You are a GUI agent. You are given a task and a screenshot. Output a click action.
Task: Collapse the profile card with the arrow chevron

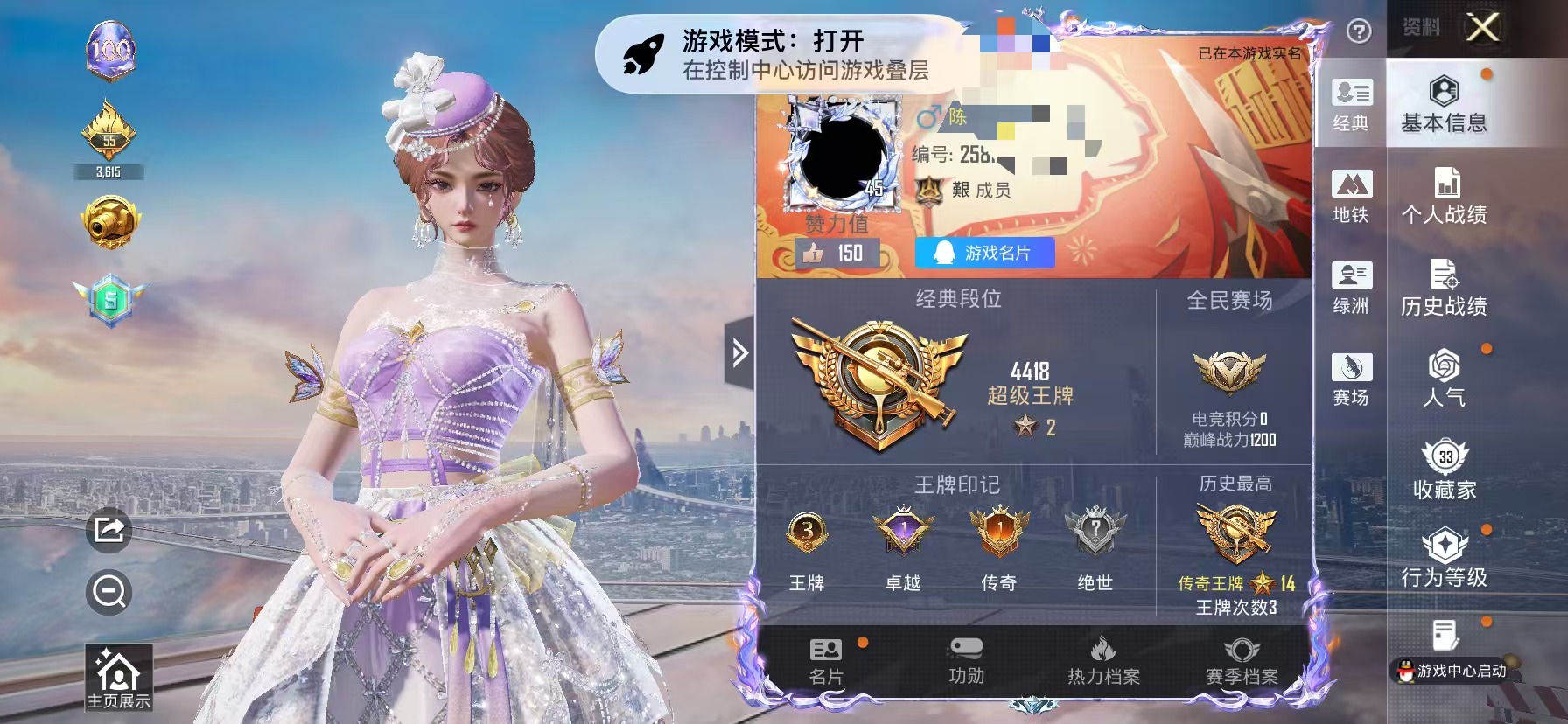(740, 350)
